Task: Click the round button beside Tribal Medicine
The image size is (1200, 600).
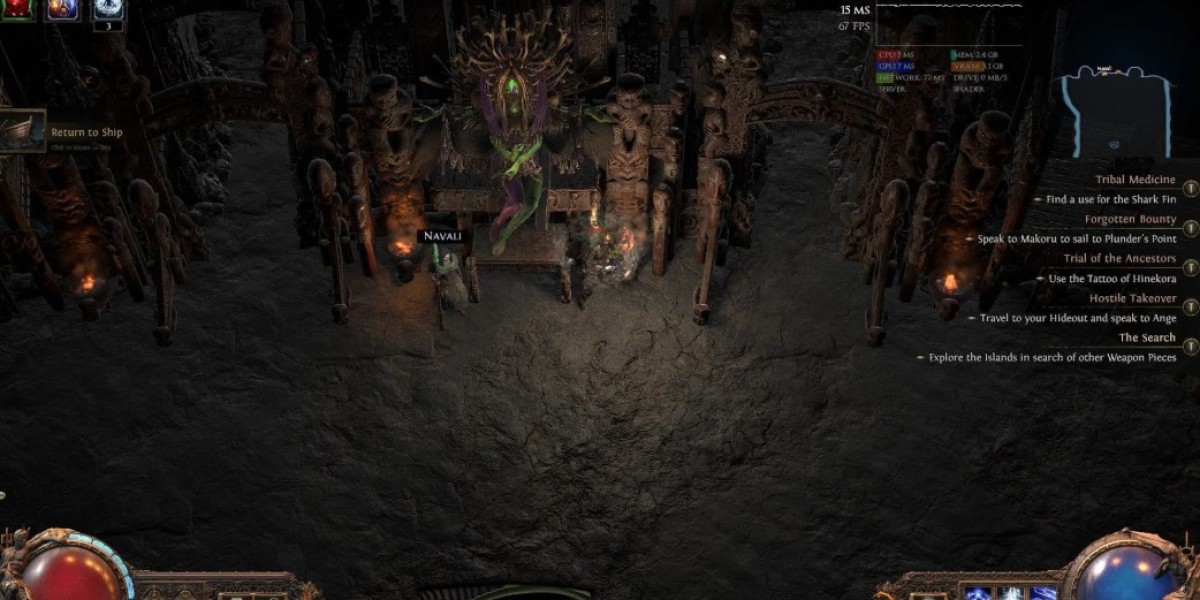Action: pyautogui.click(x=1190, y=188)
